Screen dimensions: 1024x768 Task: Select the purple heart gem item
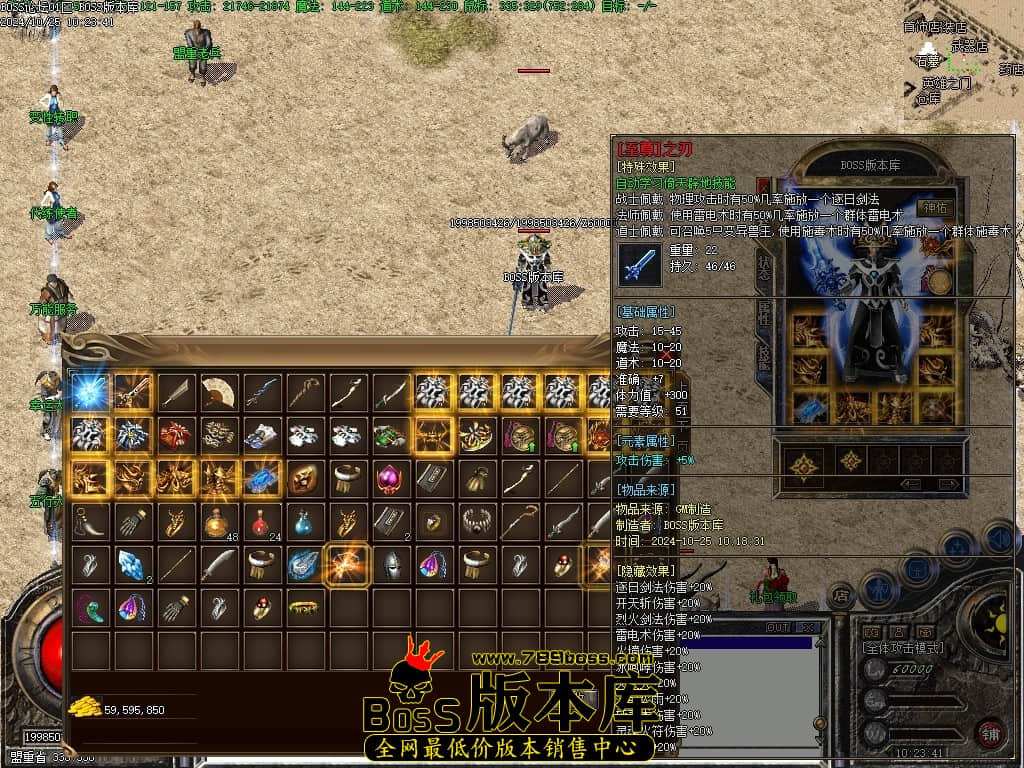pos(391,478)
